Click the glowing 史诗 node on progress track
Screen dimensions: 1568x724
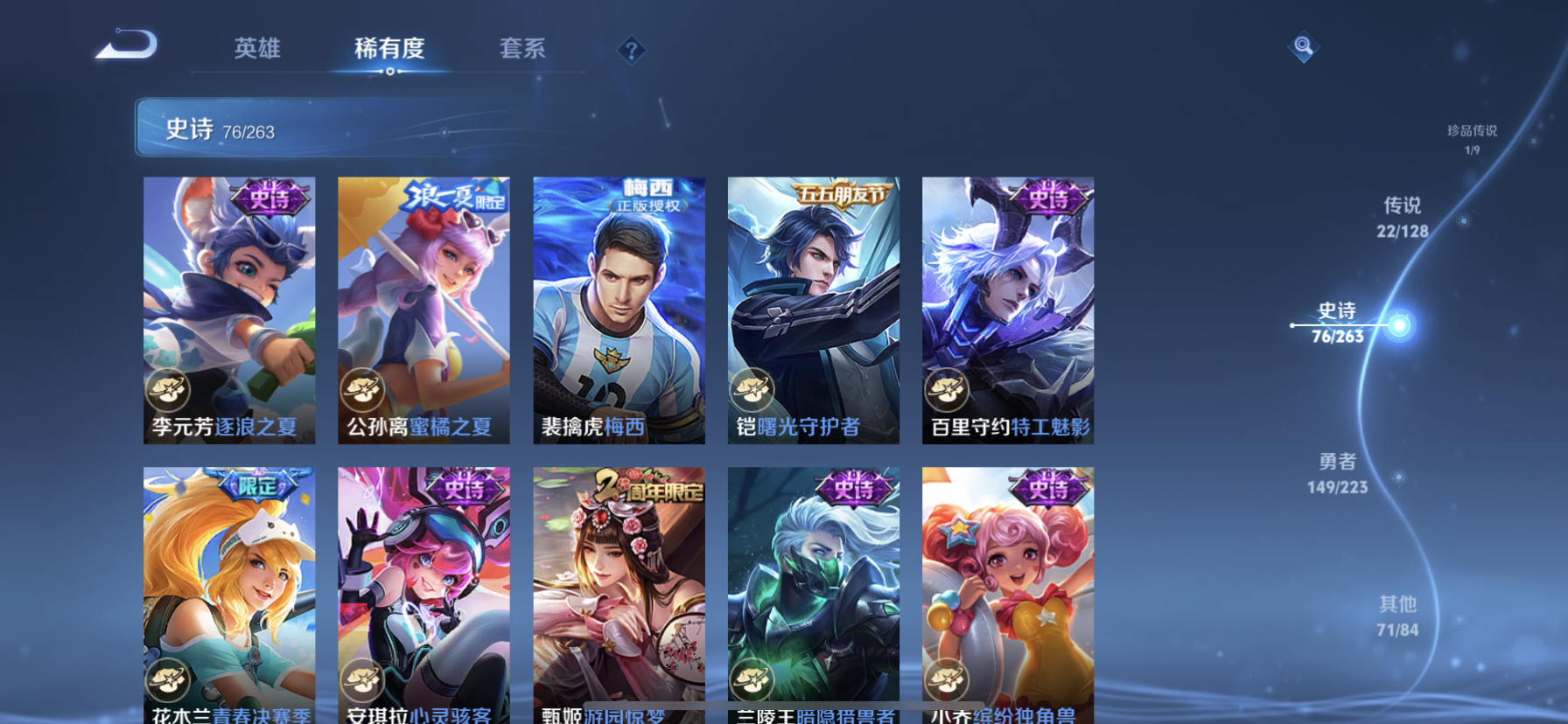pos(1400,324)
